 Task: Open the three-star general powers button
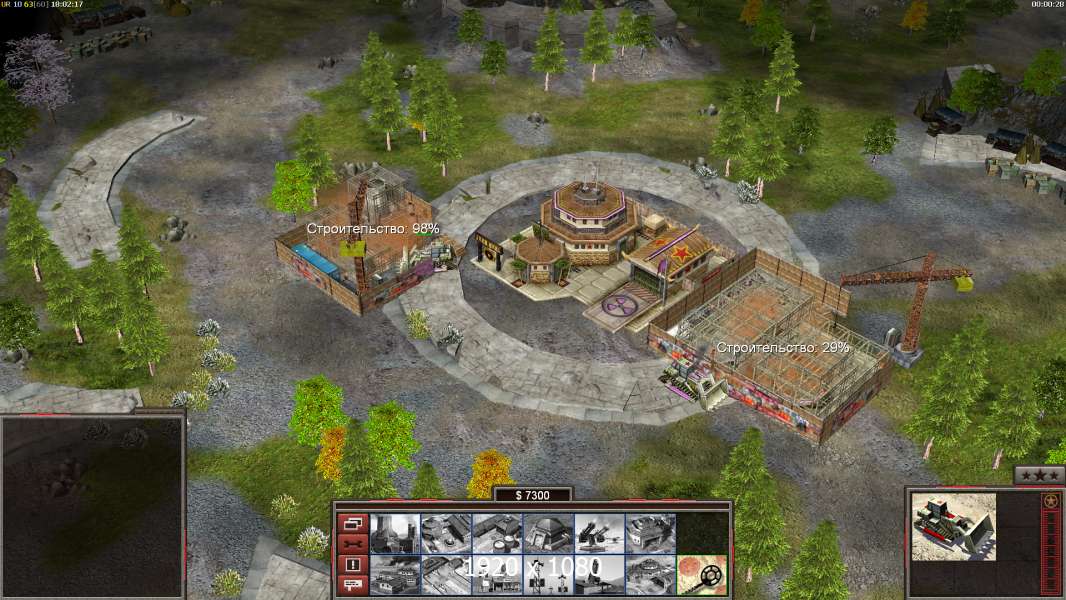click(x=1039, y=475)
